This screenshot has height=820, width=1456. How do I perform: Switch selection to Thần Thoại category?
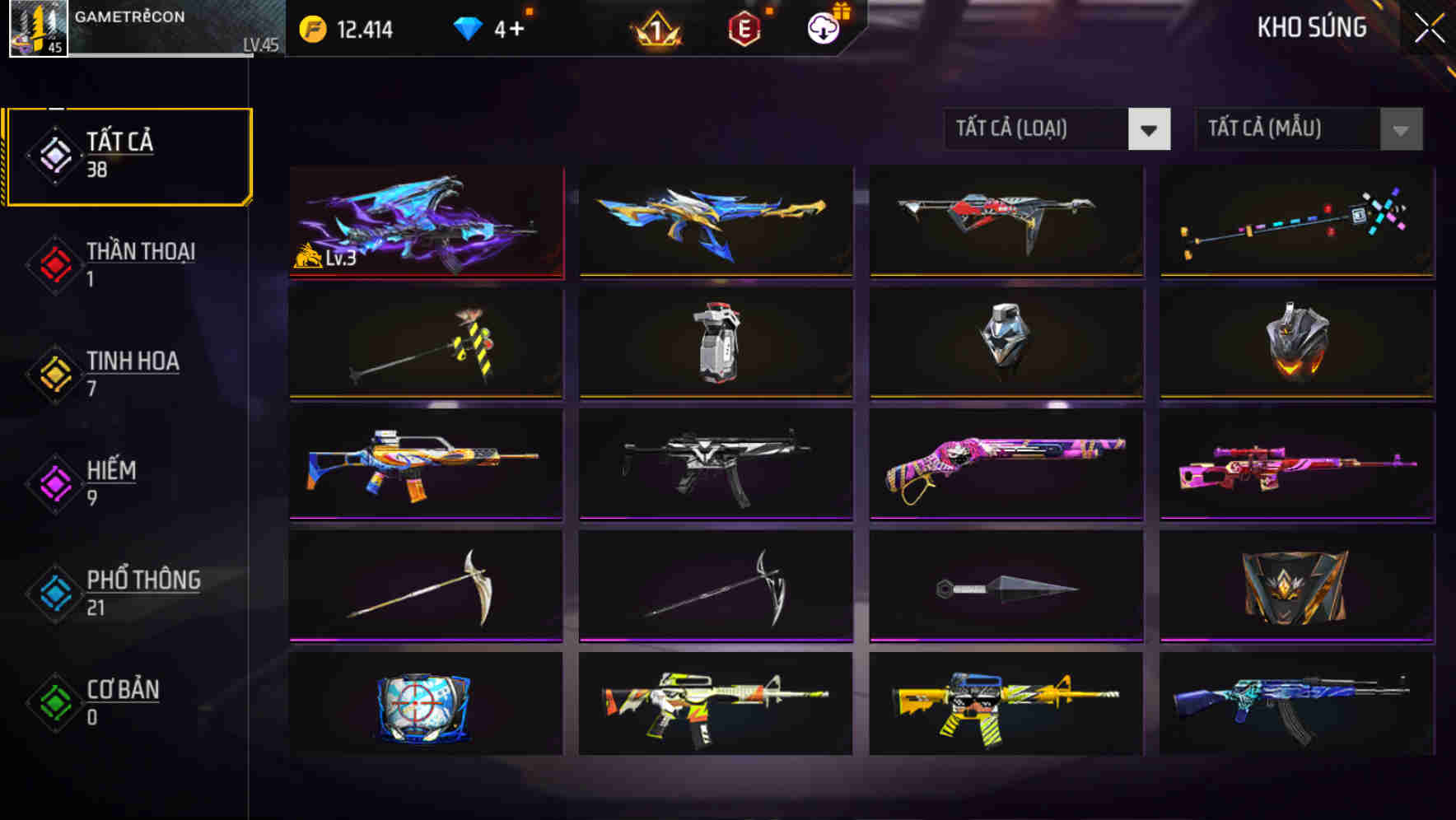pos(138,263)
